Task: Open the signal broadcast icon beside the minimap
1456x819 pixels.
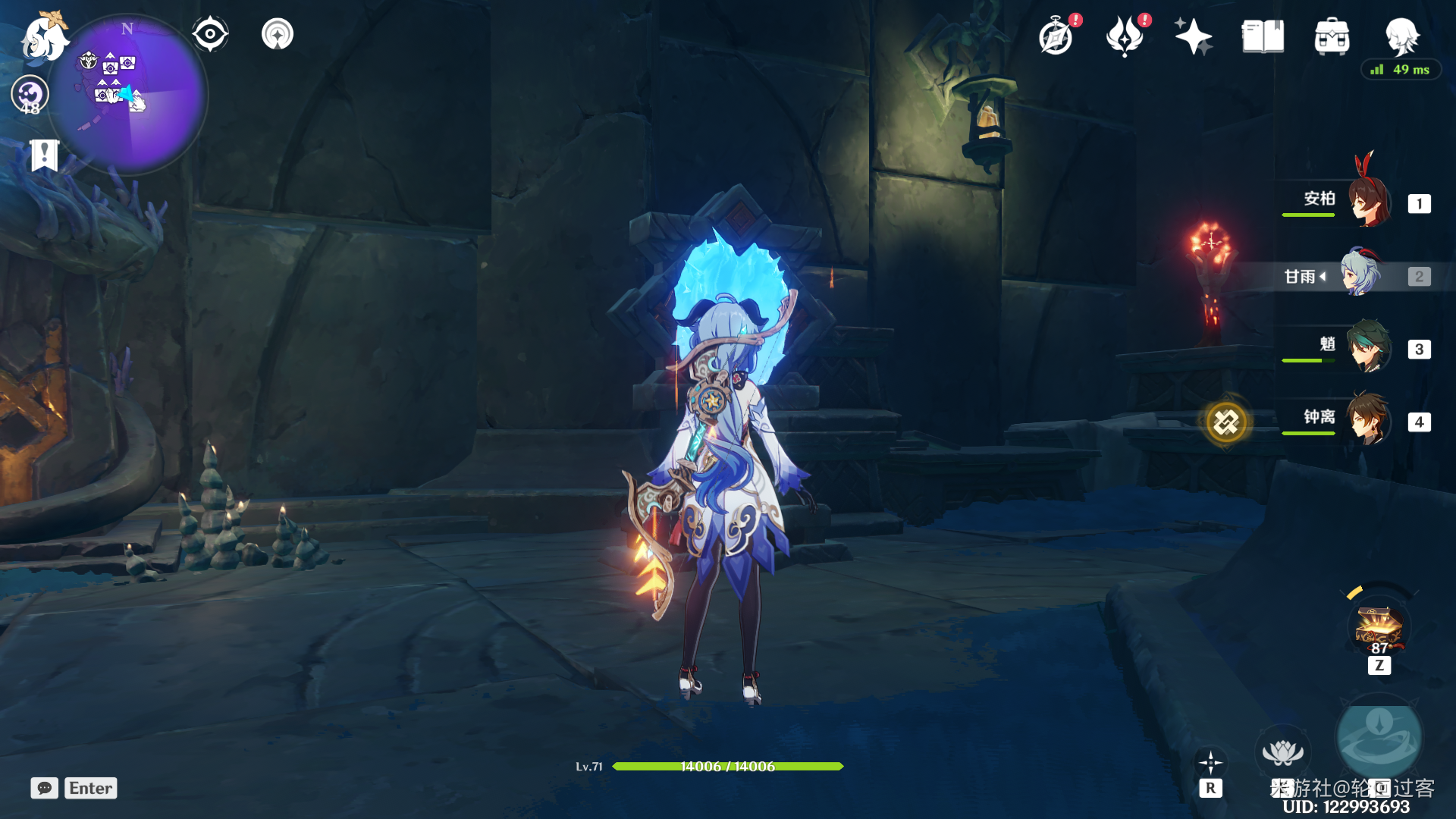Action: pos(278,34)
